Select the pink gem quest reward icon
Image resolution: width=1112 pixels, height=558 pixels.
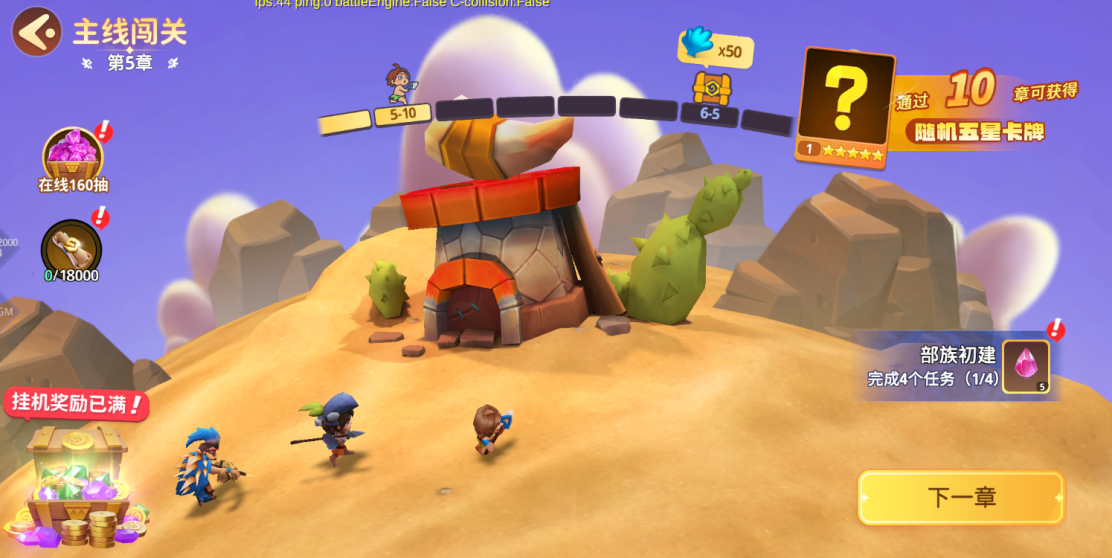tap(1026, 366)
